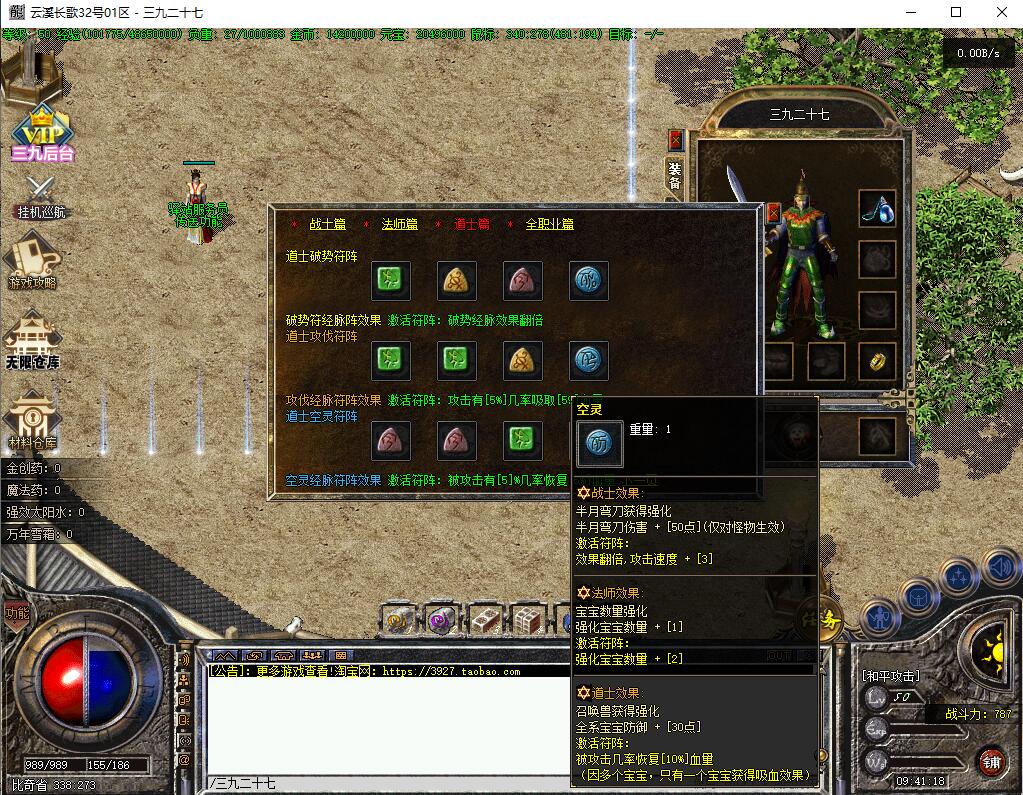Screen dimensions: 1023x795
Task: Open the 全职业篇 all-class tab
Action: (550, 224)
